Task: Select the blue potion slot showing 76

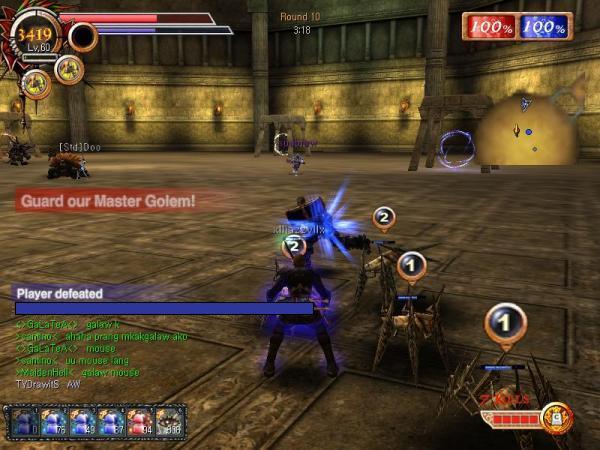Action: [52, 422]
